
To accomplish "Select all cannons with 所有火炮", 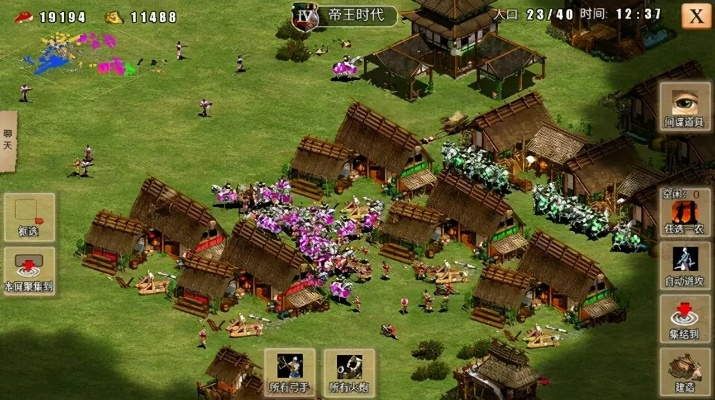I will pos(349,373).
